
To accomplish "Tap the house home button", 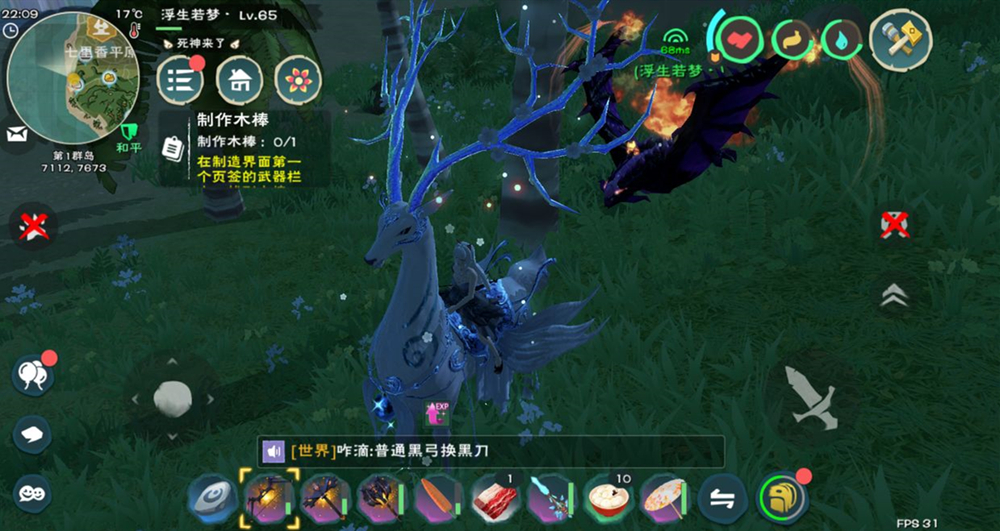I will click(239, 80).
